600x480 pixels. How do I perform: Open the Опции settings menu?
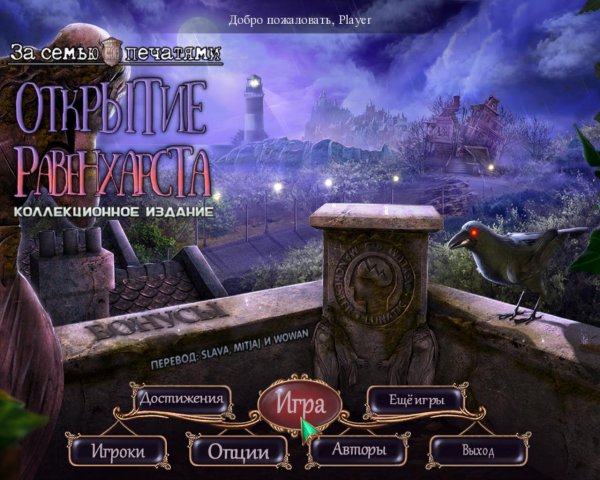(239, 452)
